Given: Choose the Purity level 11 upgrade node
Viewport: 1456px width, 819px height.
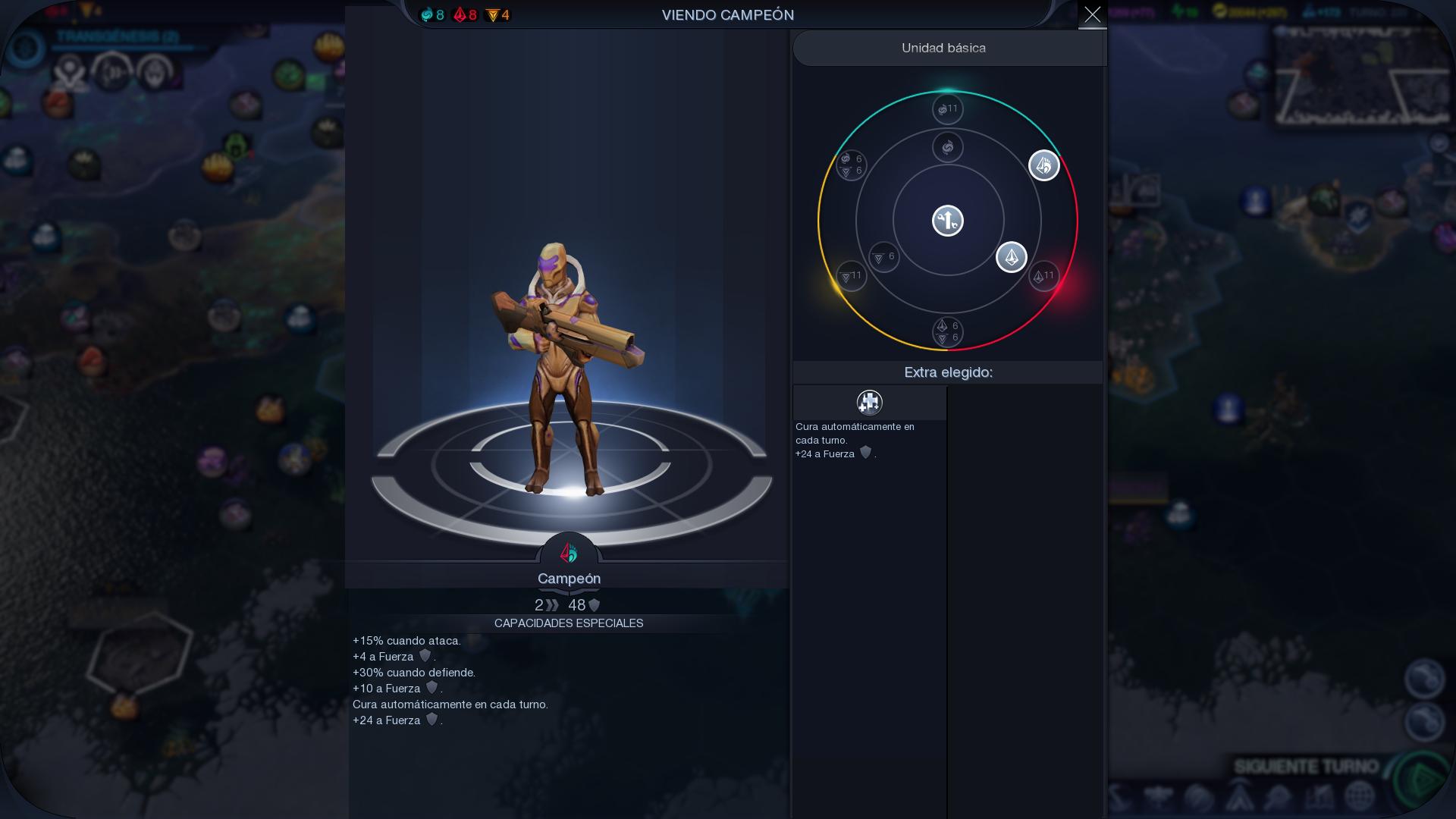Looking at the screenshot, I should point(1043,276).
